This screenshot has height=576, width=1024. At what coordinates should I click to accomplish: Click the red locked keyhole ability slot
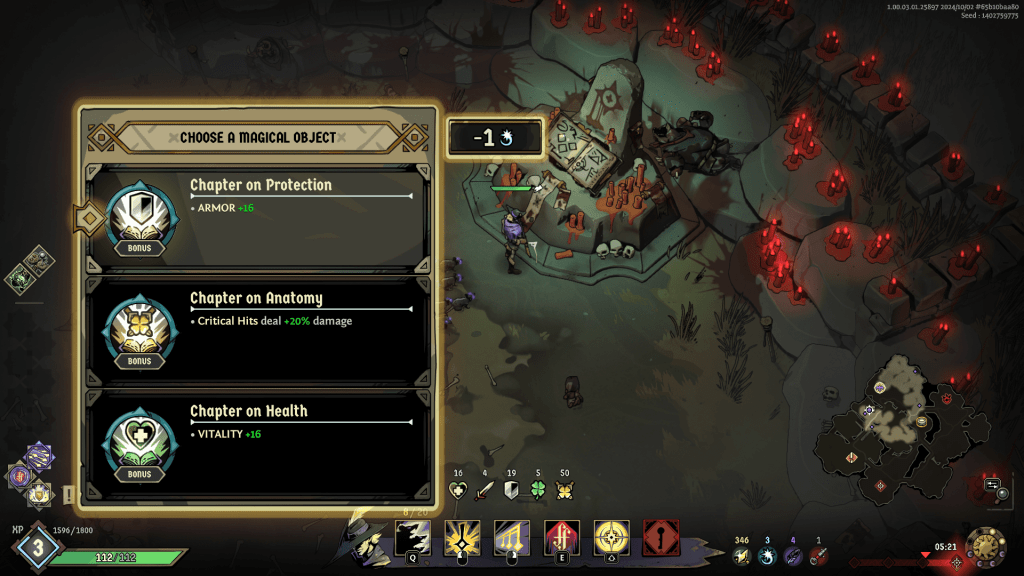661,538
